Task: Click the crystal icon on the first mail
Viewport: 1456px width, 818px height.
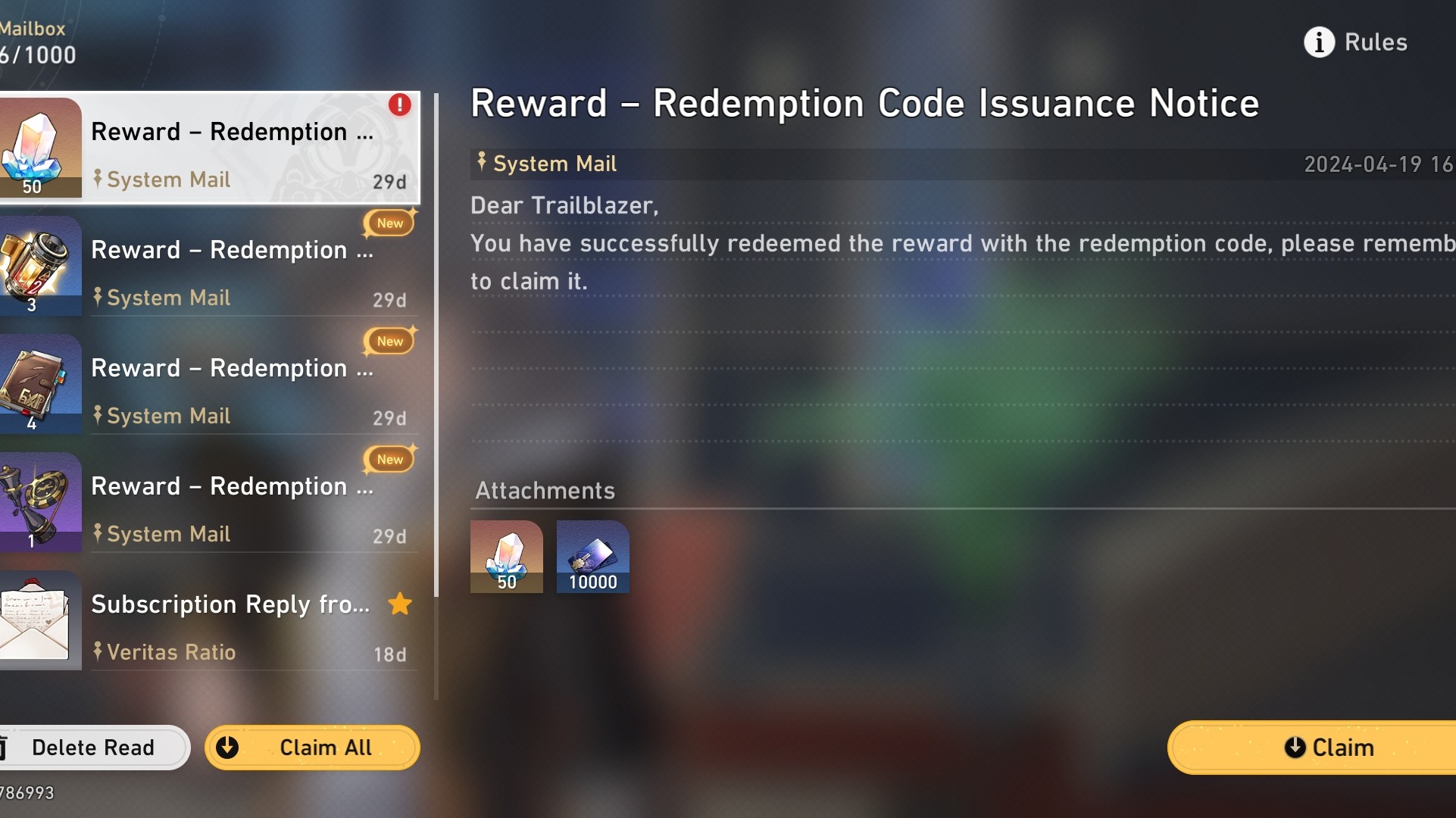Action: pos(36,148)
